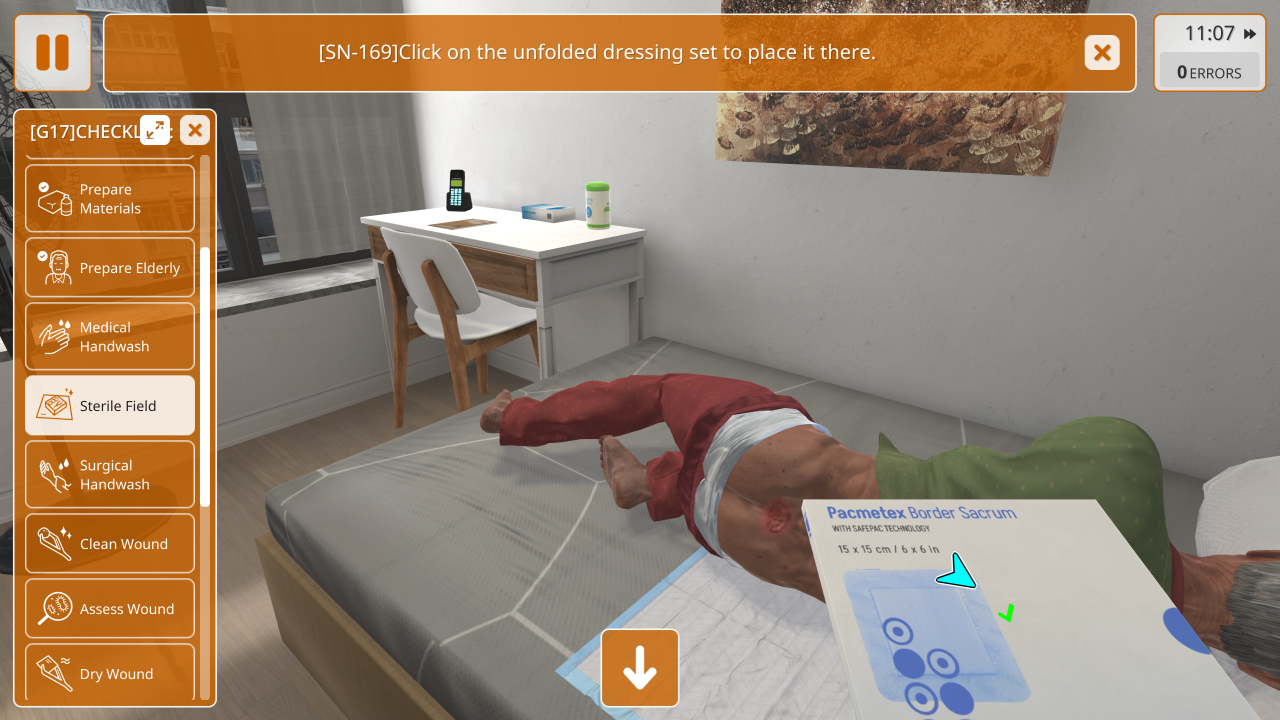Choose the Clean Wound step
This screenshot has width=1280, height=720.
tap(110, 544)
